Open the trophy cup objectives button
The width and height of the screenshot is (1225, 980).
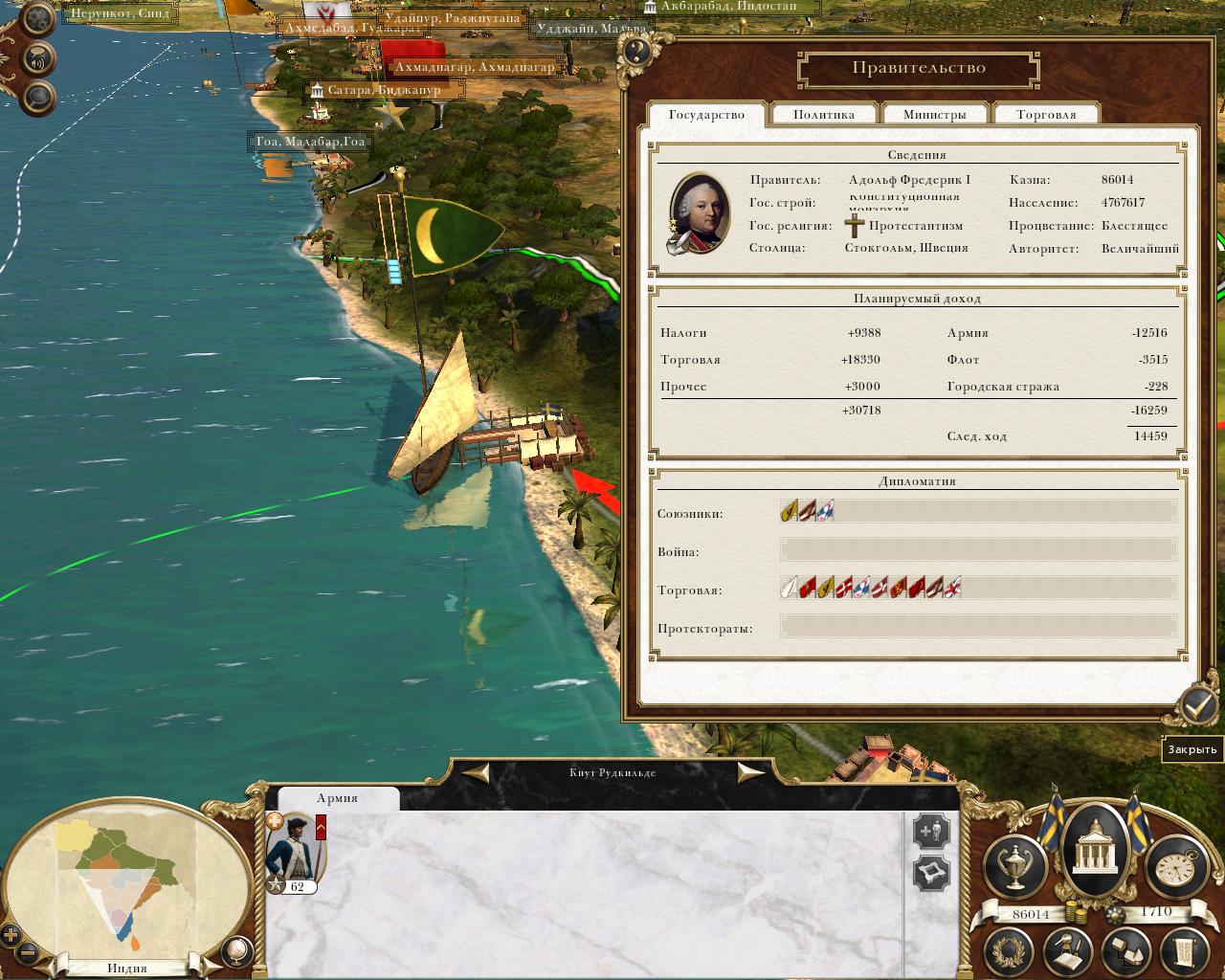coord(1015,867)
